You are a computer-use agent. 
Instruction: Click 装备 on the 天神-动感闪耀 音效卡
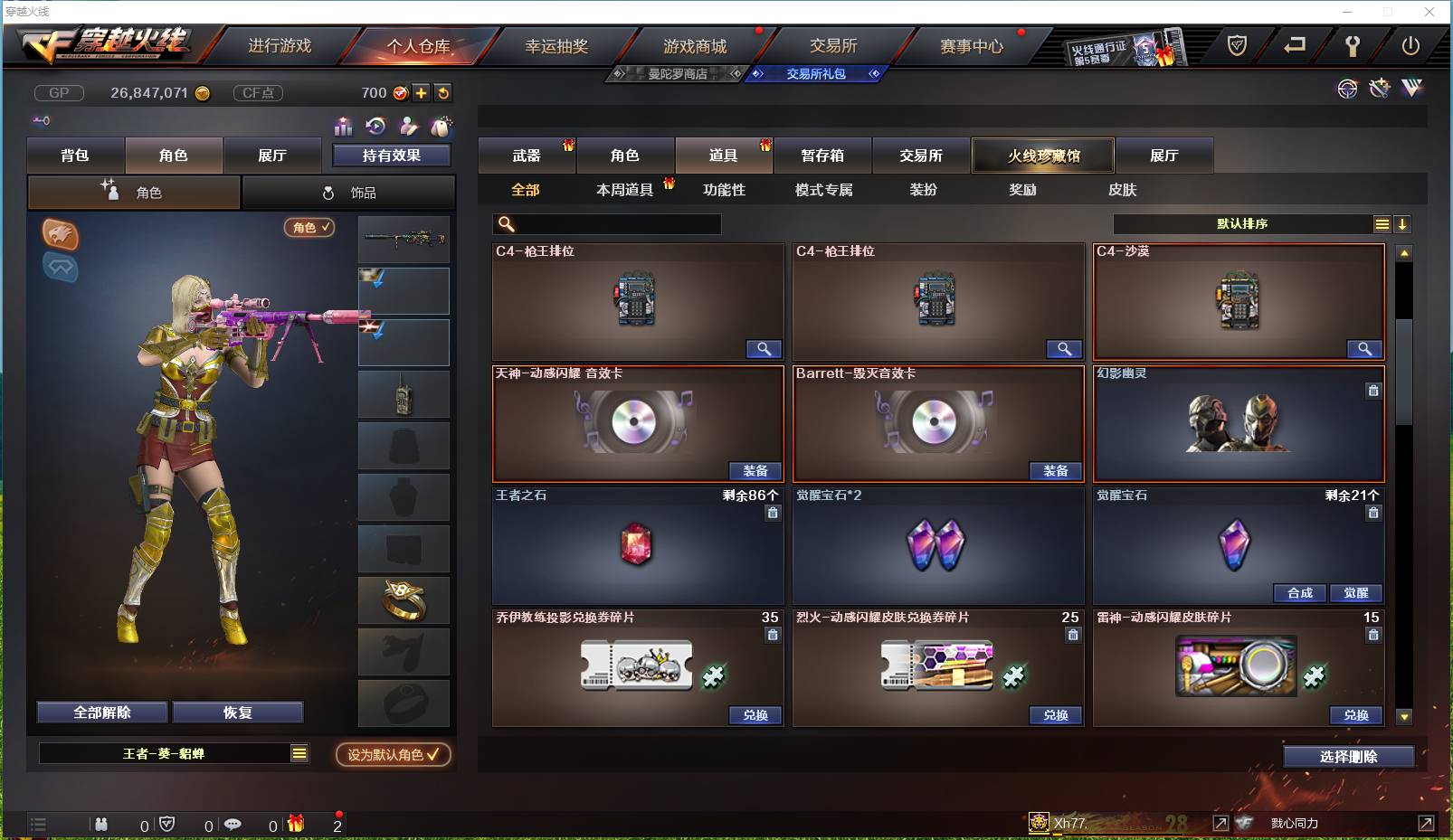tap(756, 471)
